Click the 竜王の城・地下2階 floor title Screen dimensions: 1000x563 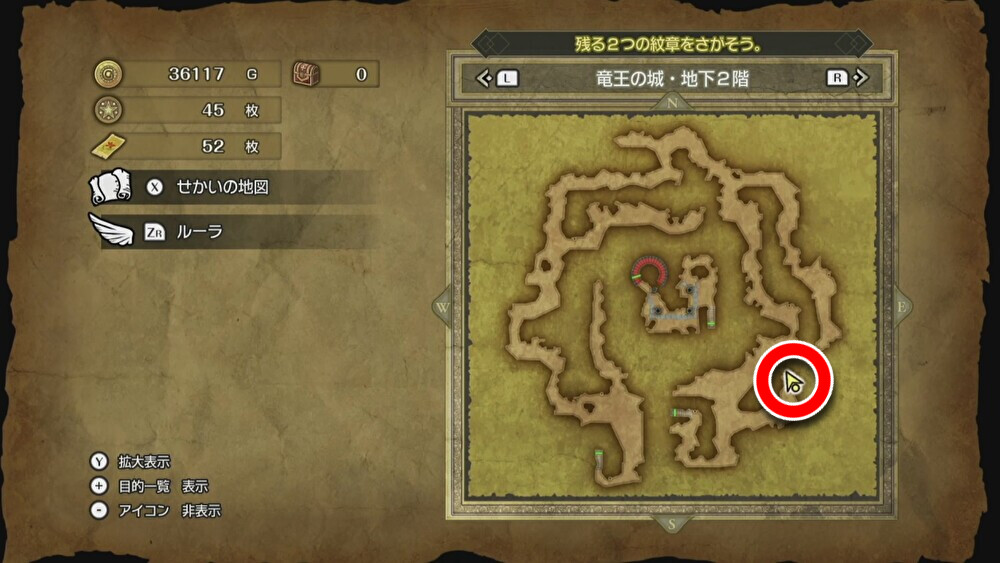671,78
